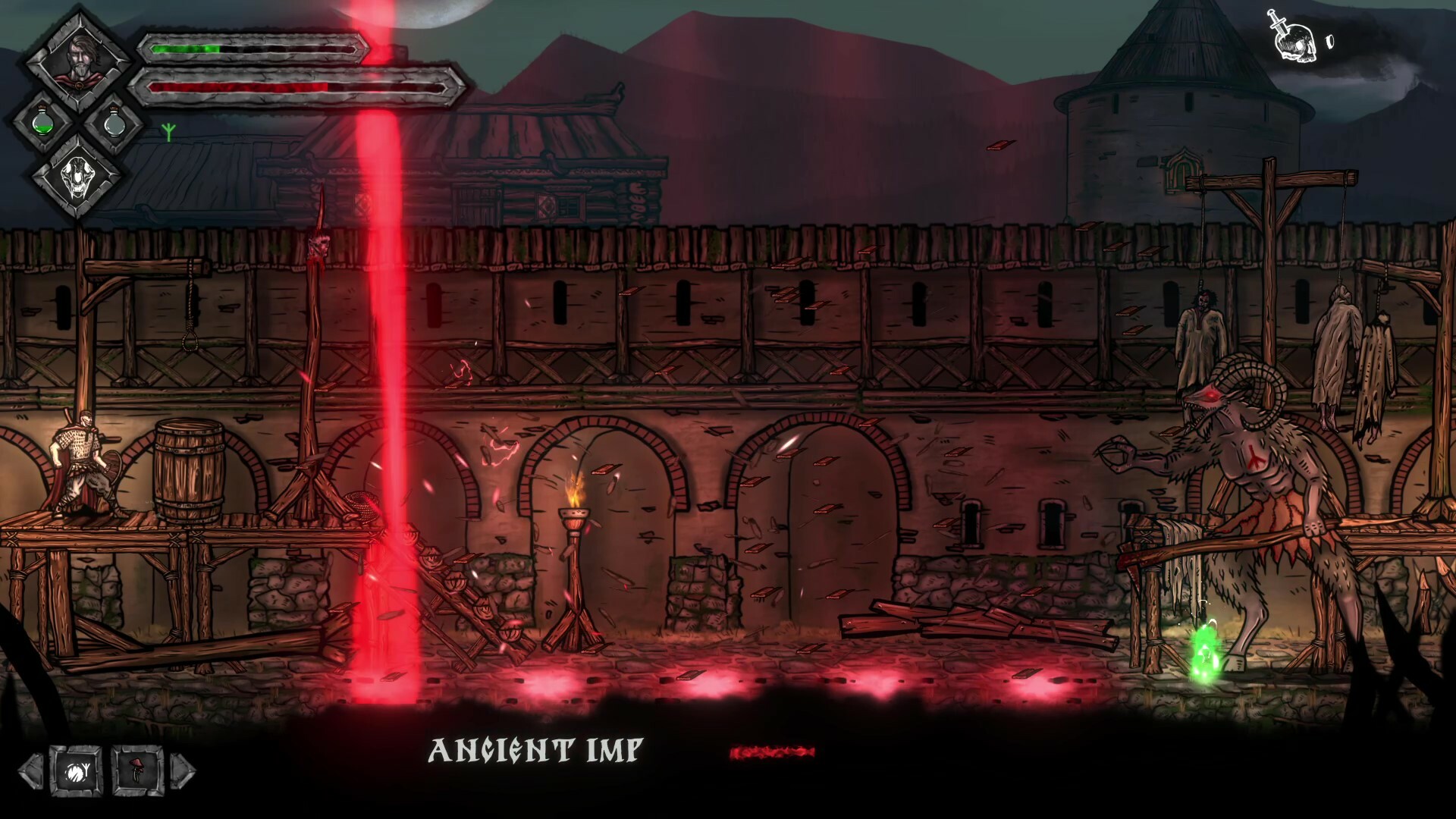Click the skull-and-dagger kill counter
The width and height of the screenshot is (1456, 819).
(1292, 34)
